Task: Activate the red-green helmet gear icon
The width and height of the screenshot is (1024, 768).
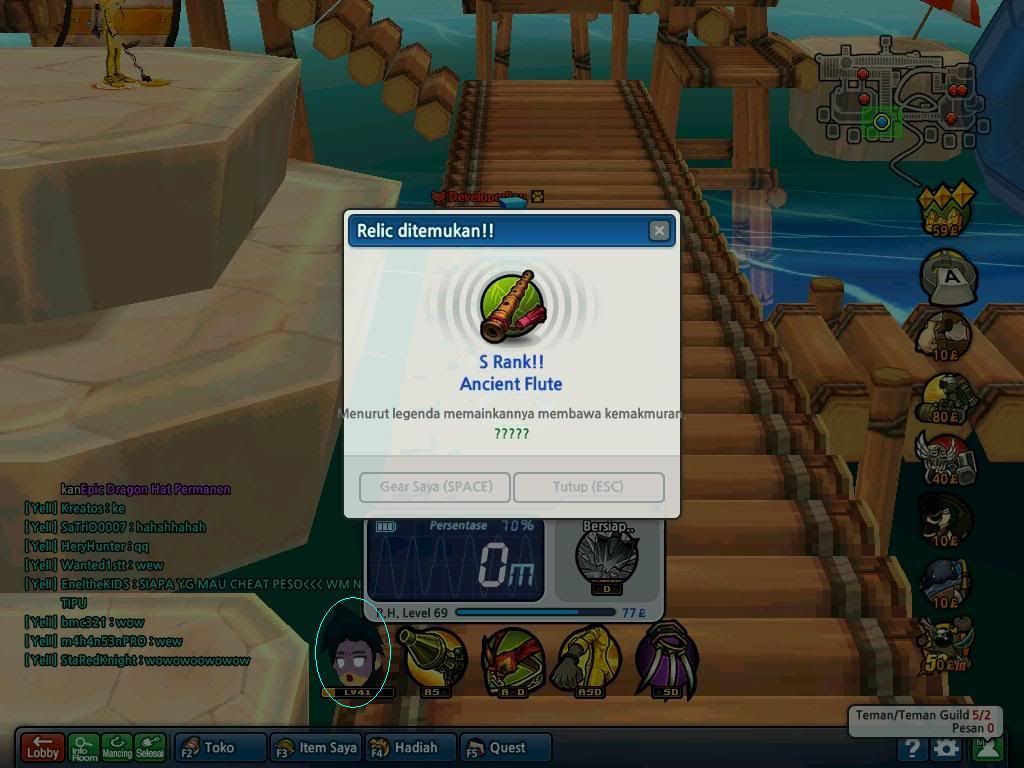Action: (x=512, y=658)
